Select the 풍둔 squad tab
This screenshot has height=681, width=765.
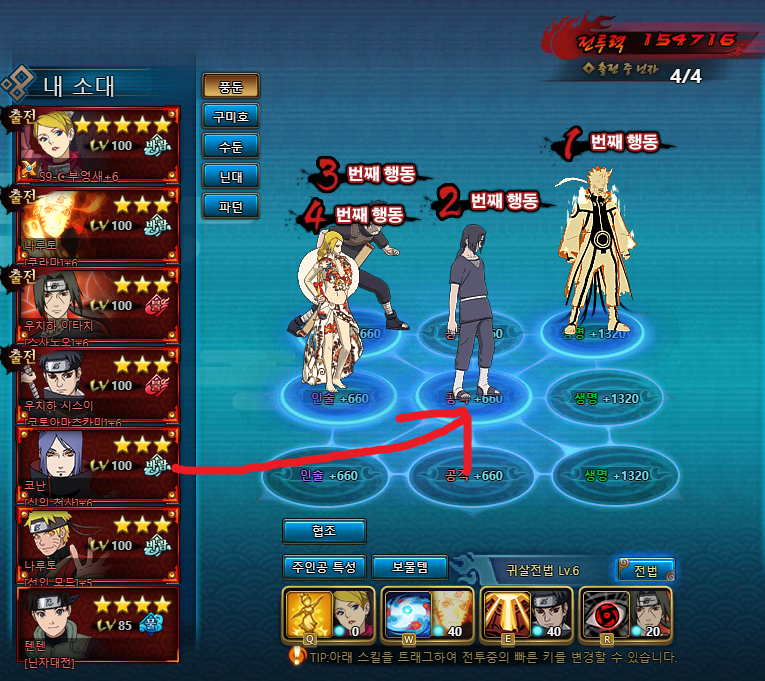[230, 86]
